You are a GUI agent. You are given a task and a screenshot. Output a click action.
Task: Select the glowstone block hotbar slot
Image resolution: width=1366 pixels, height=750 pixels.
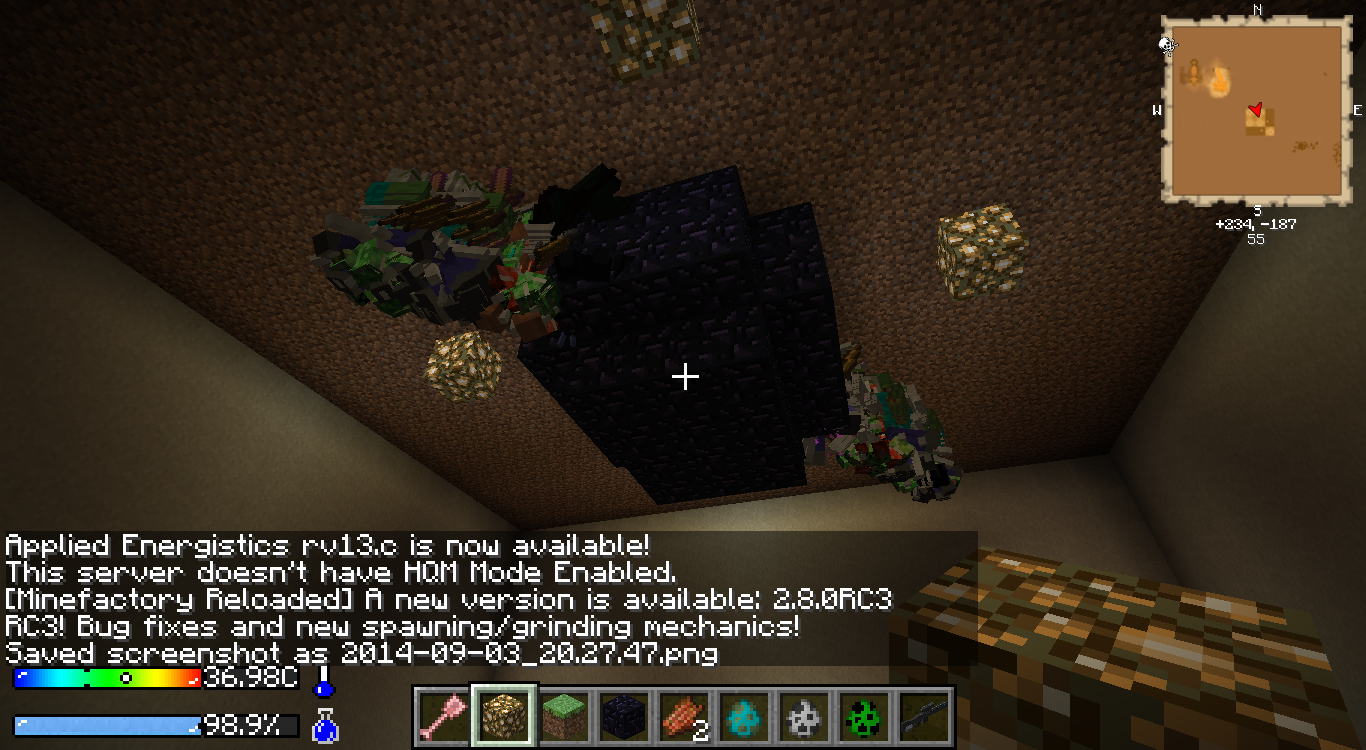[x=504, y=716]
